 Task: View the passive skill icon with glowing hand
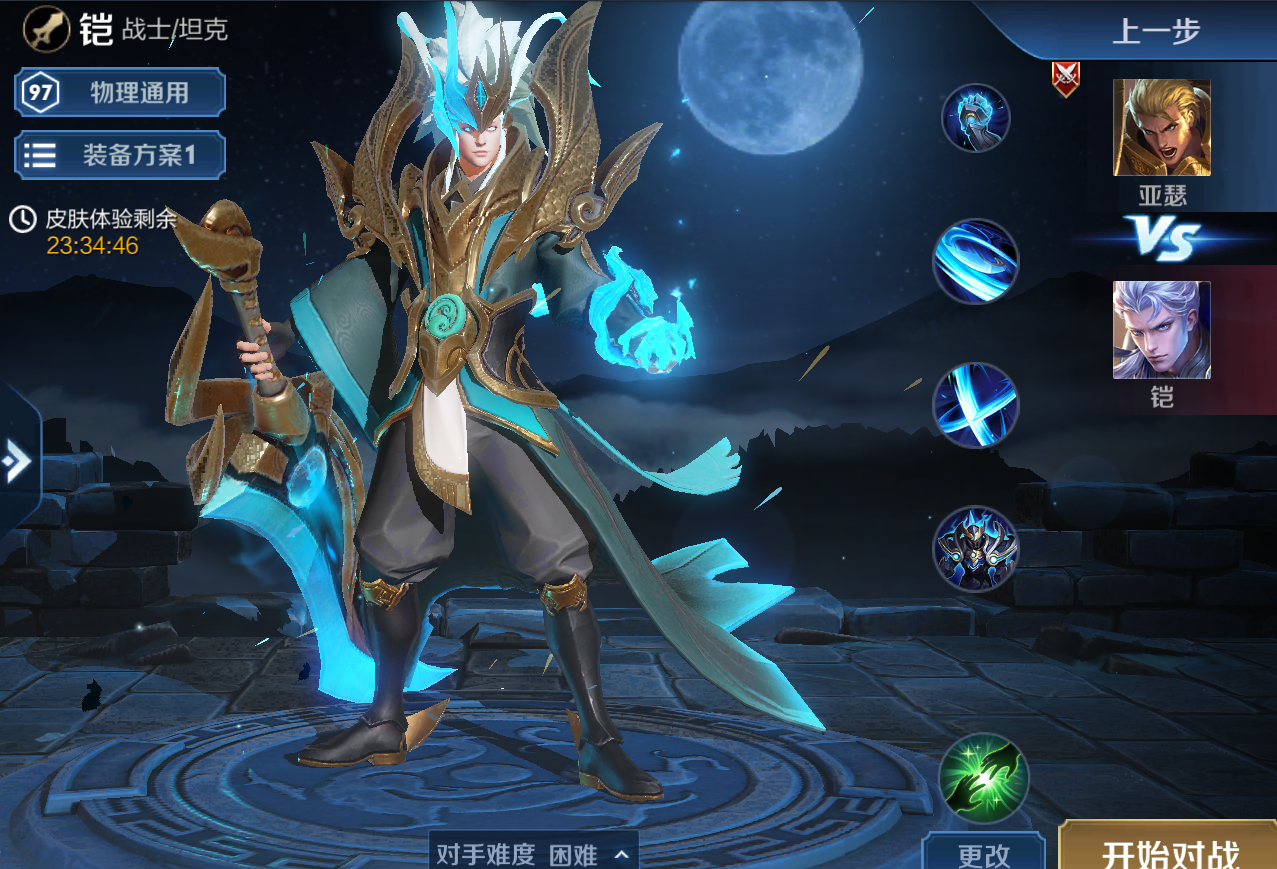[x=975, y=118]
